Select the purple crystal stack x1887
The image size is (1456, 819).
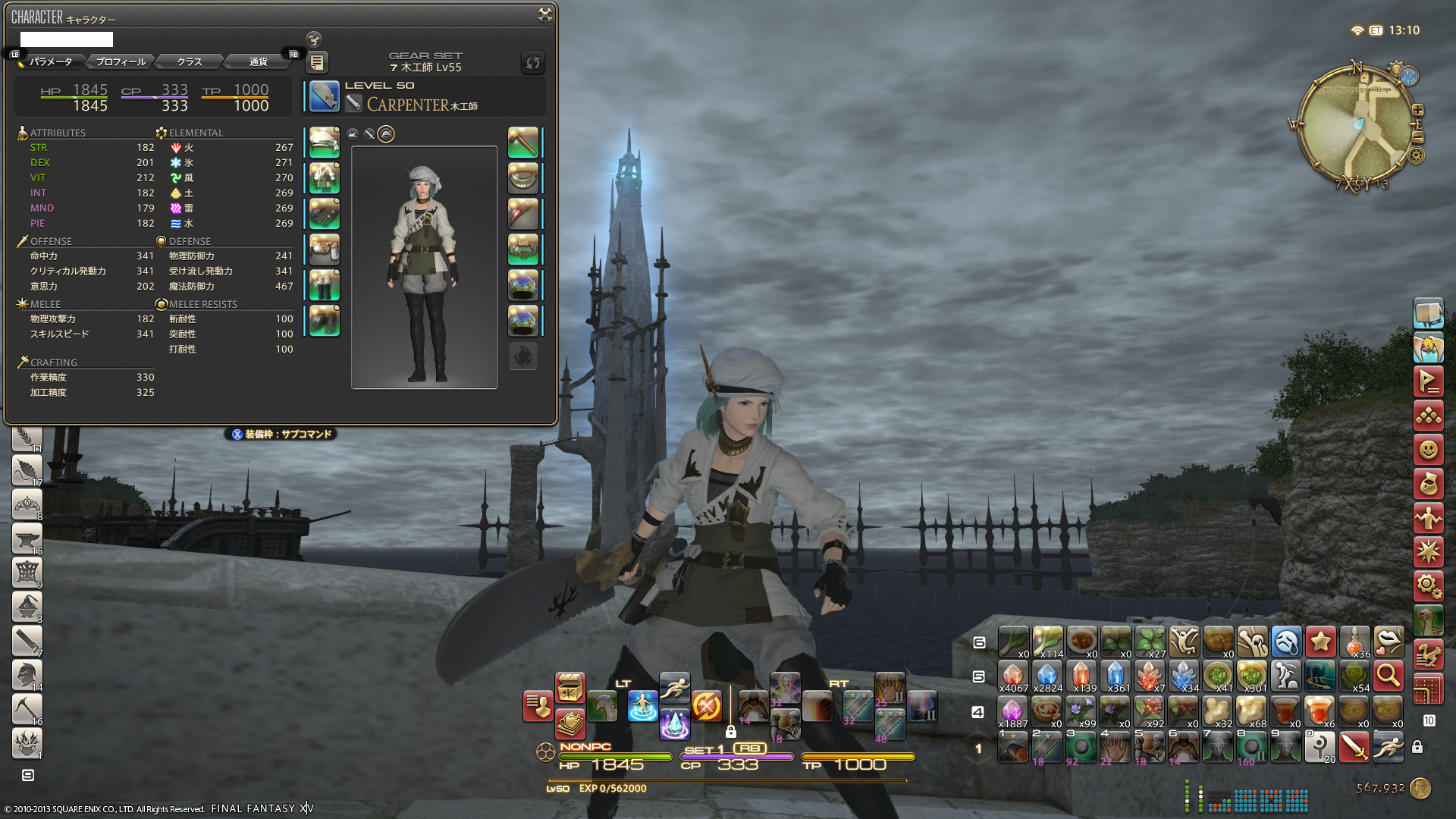1012,711
